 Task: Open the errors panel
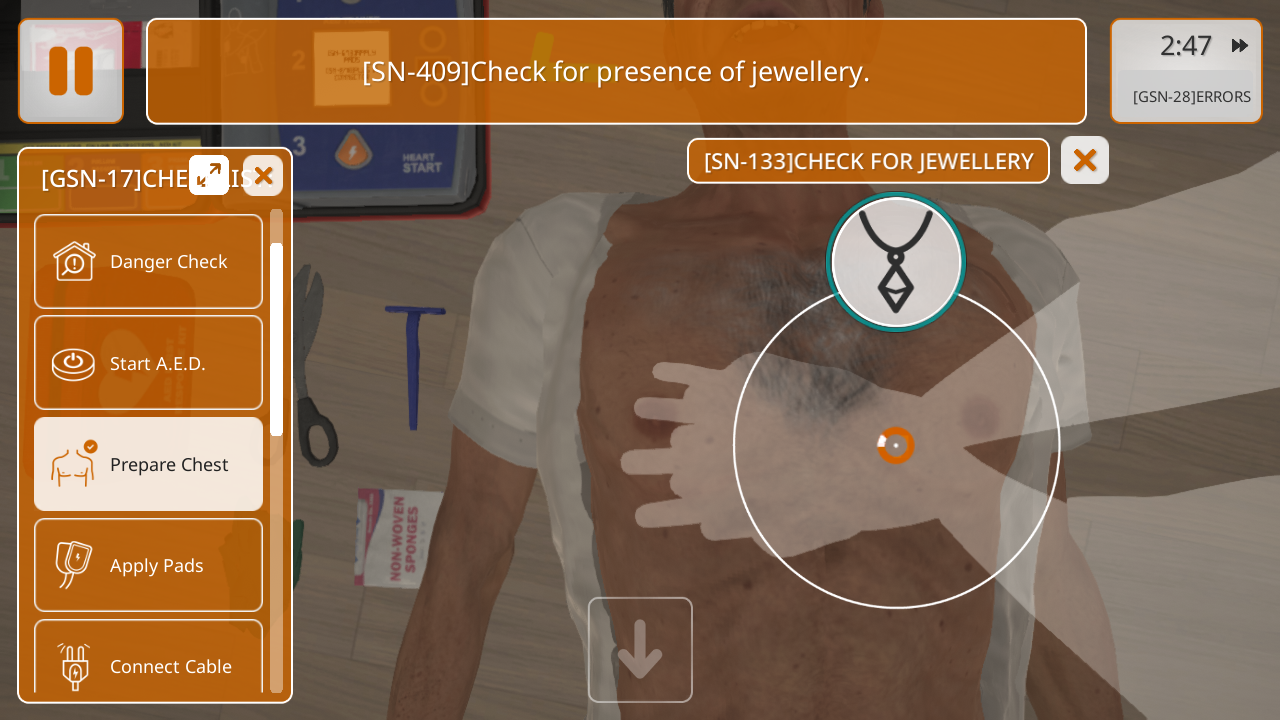(x=1191, y=97)
